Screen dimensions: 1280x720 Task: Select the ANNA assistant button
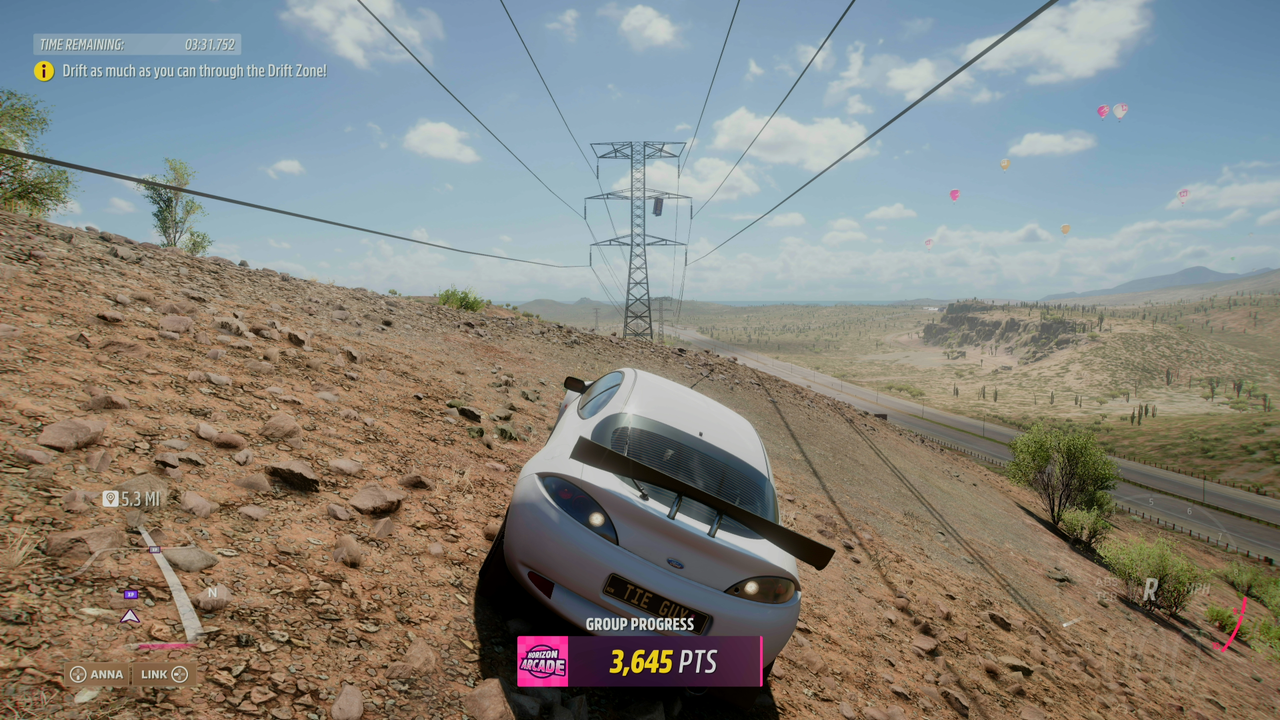tap(100, 674)
